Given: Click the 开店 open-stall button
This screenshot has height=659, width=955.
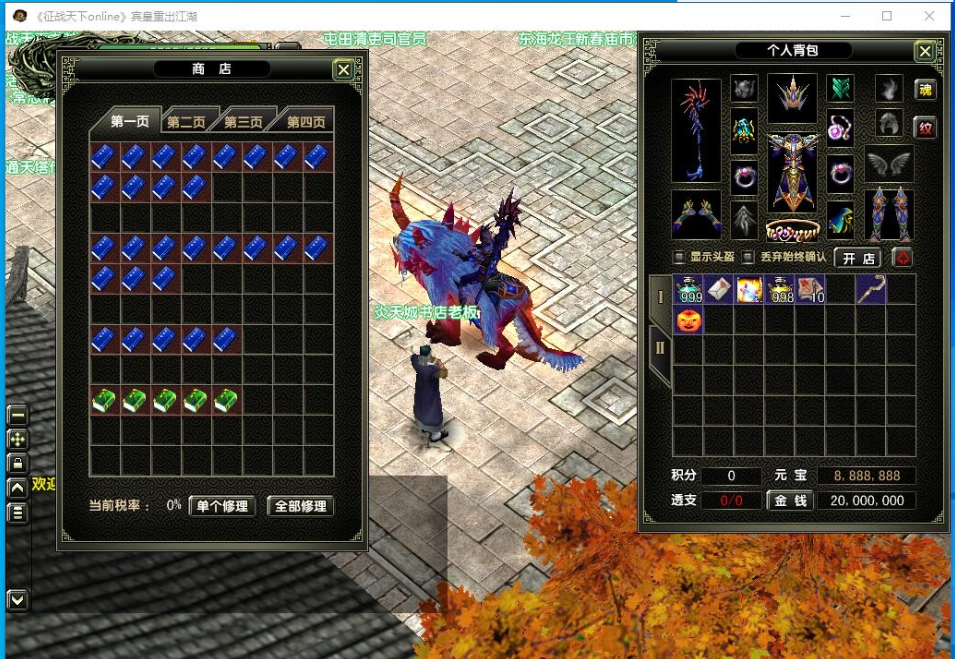Looking at the screenshot, I should click(858, 258).
